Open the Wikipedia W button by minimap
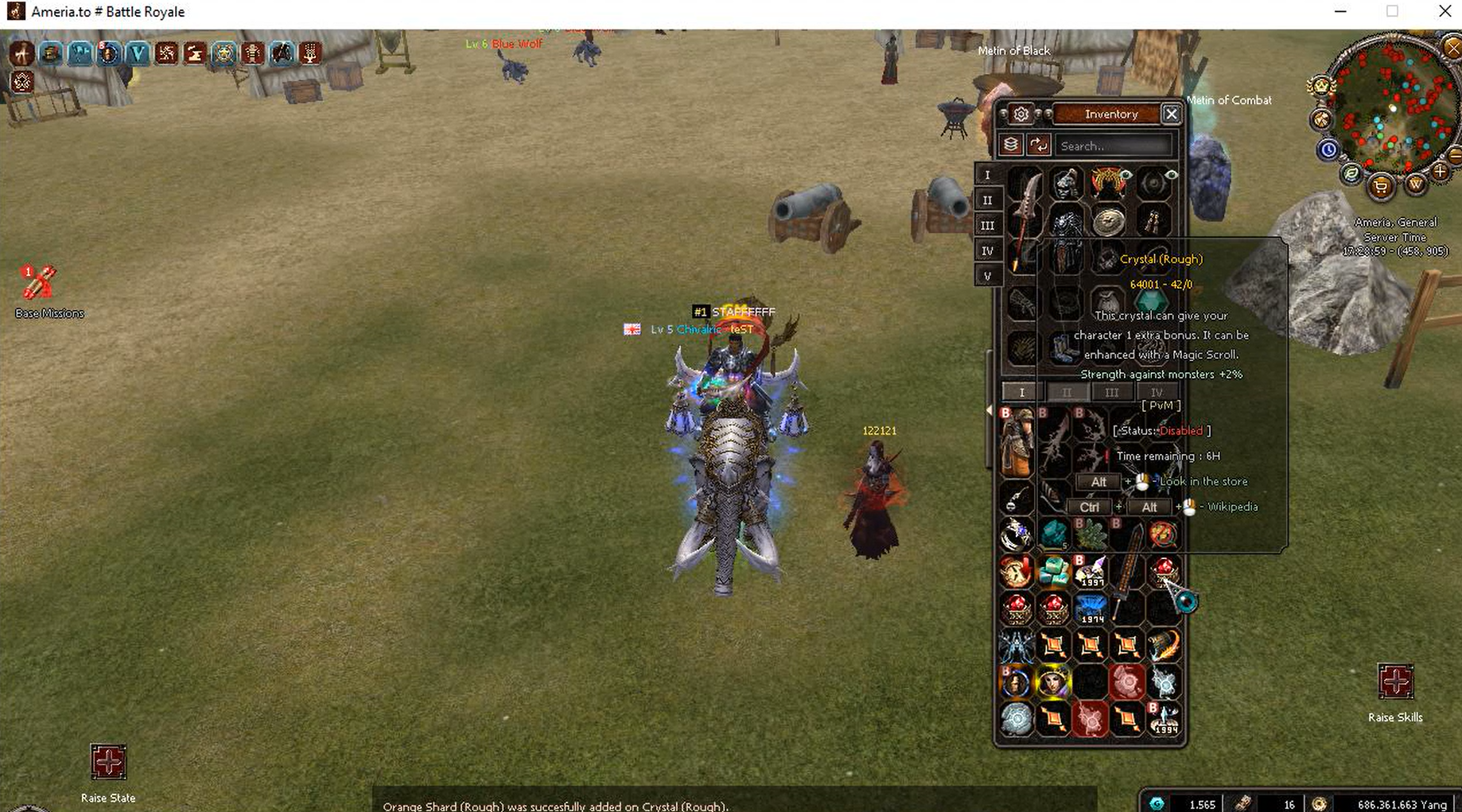The height and width of the screenshot is (812, 1462). [x=1415, y=185]
